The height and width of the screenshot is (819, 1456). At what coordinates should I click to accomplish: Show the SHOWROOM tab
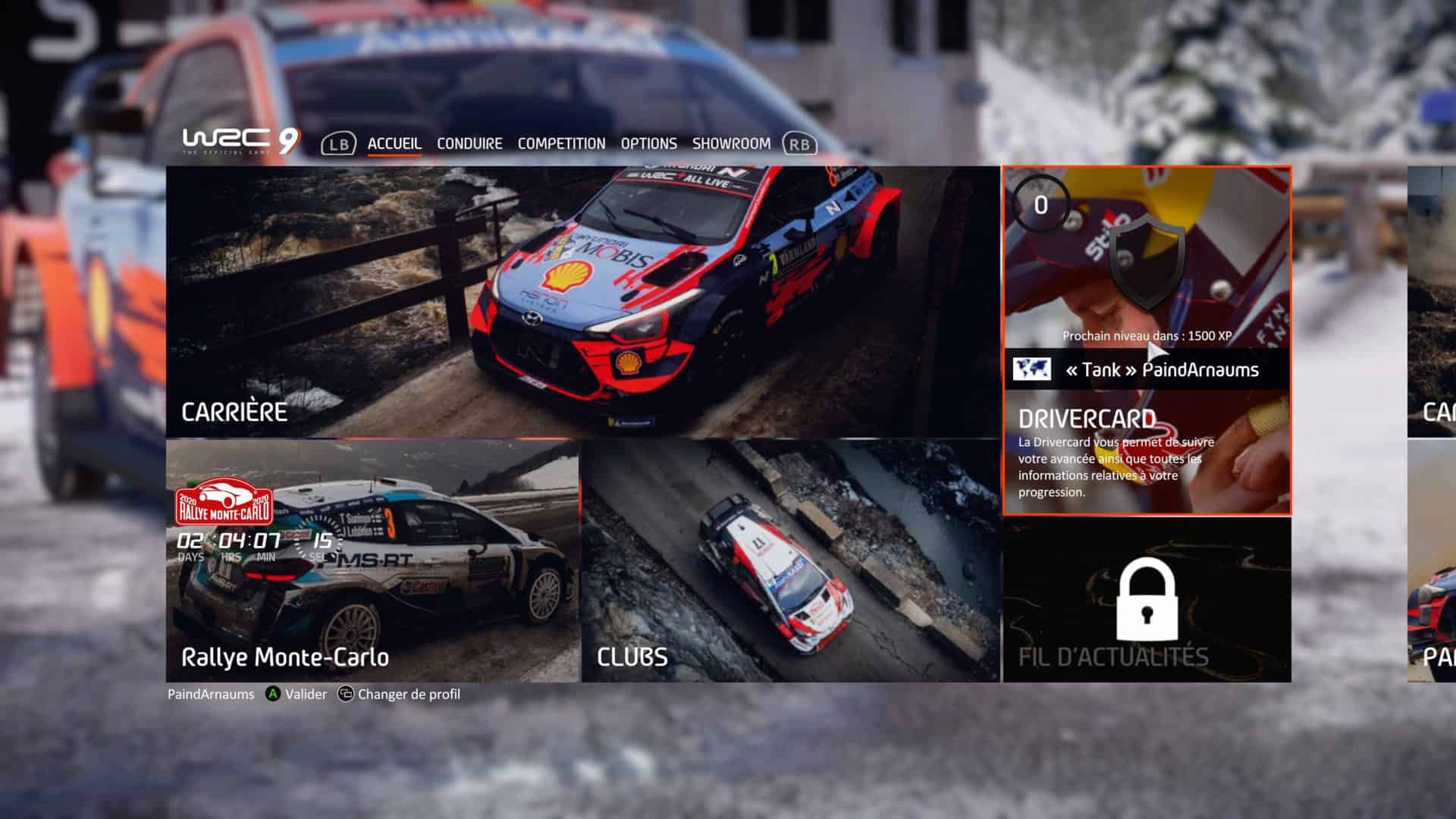(731, 143)
